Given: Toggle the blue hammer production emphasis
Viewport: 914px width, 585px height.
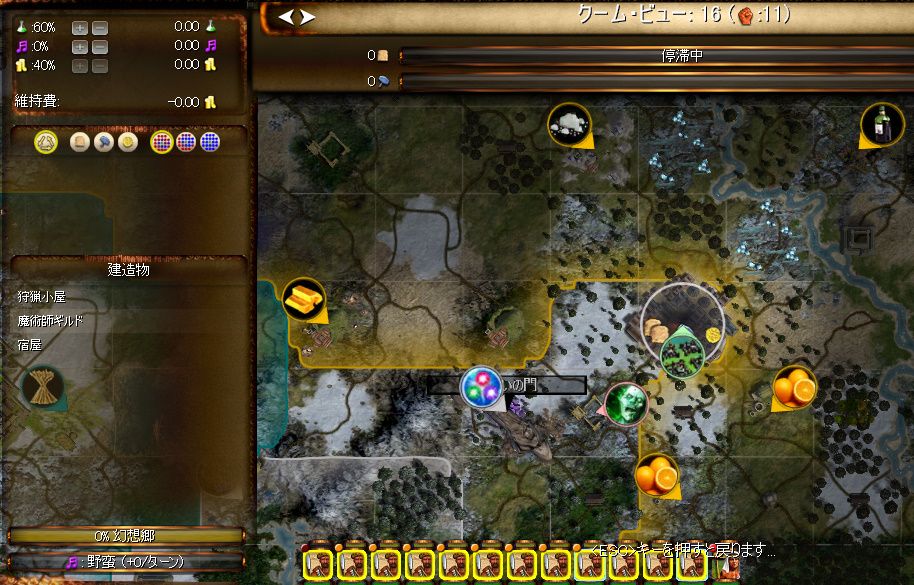Looking at the screenshot, I should (x=103, y=143).
